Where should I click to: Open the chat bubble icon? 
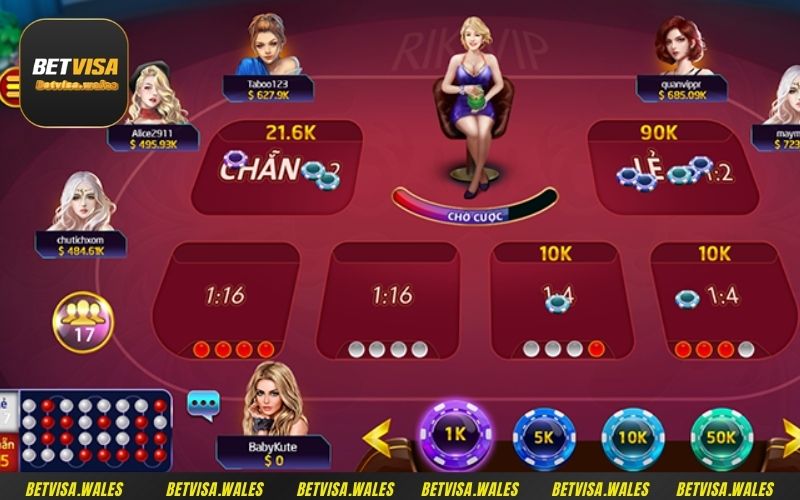(203, 404)
